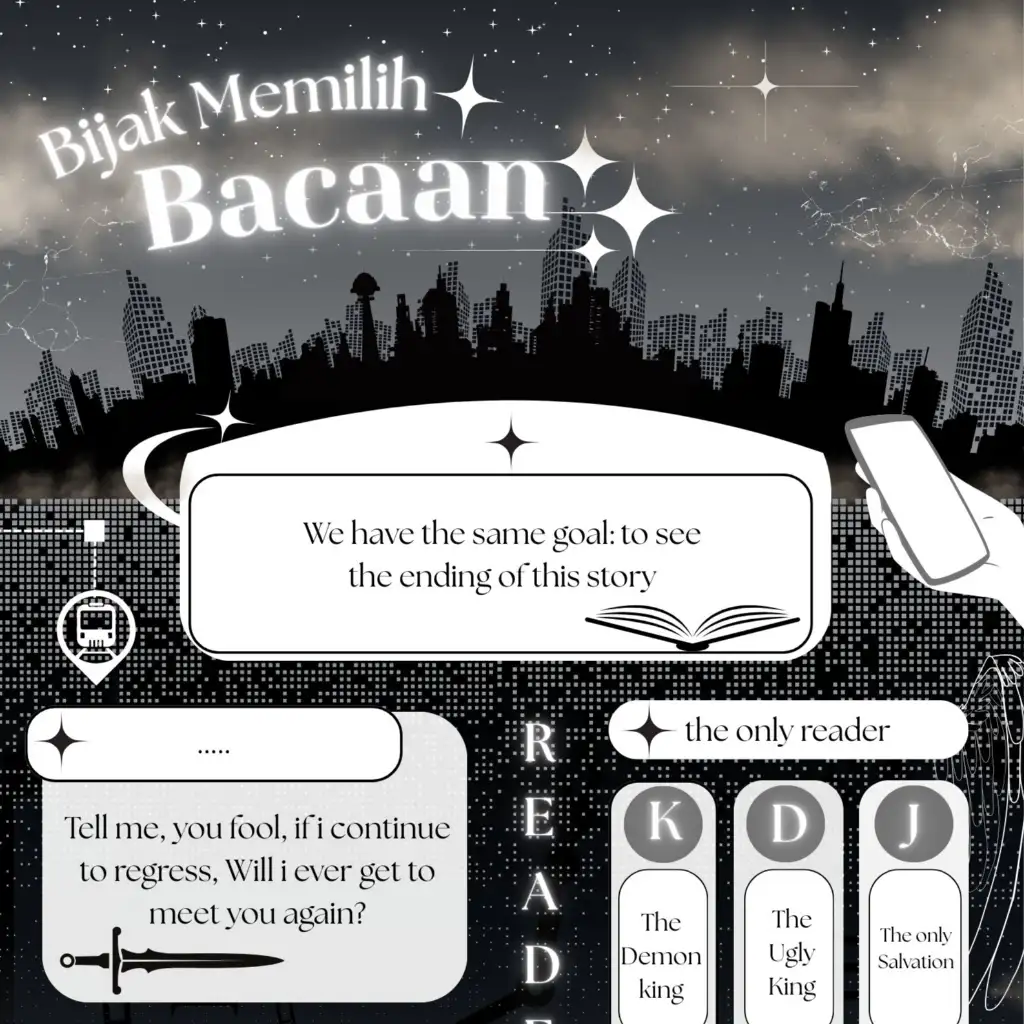Click the 'We have the same goal' dialogue box
This screenshot has width=1024, height=1024.
coord(500,563)
